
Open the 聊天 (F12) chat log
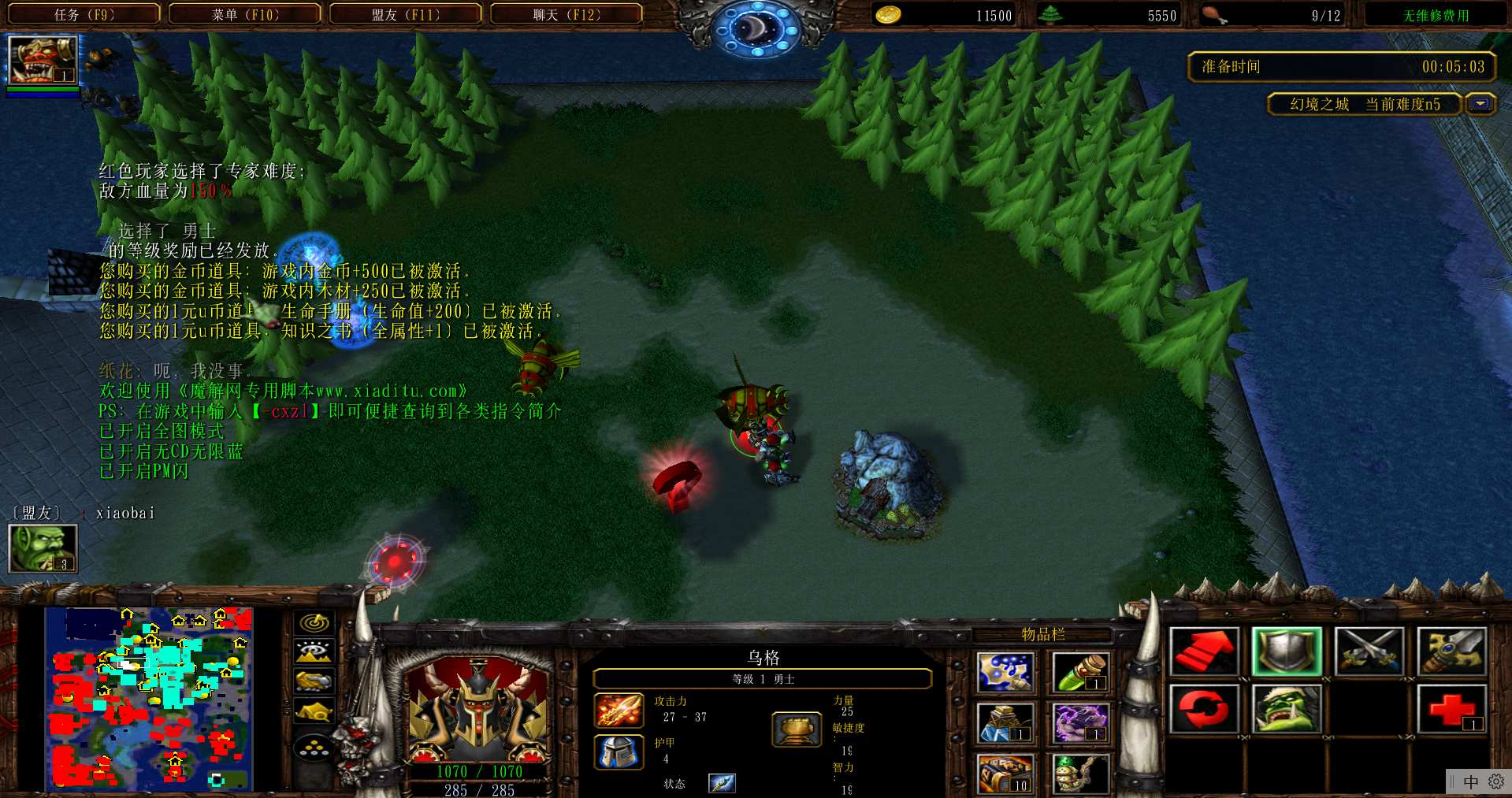click(x=567, y=14)
